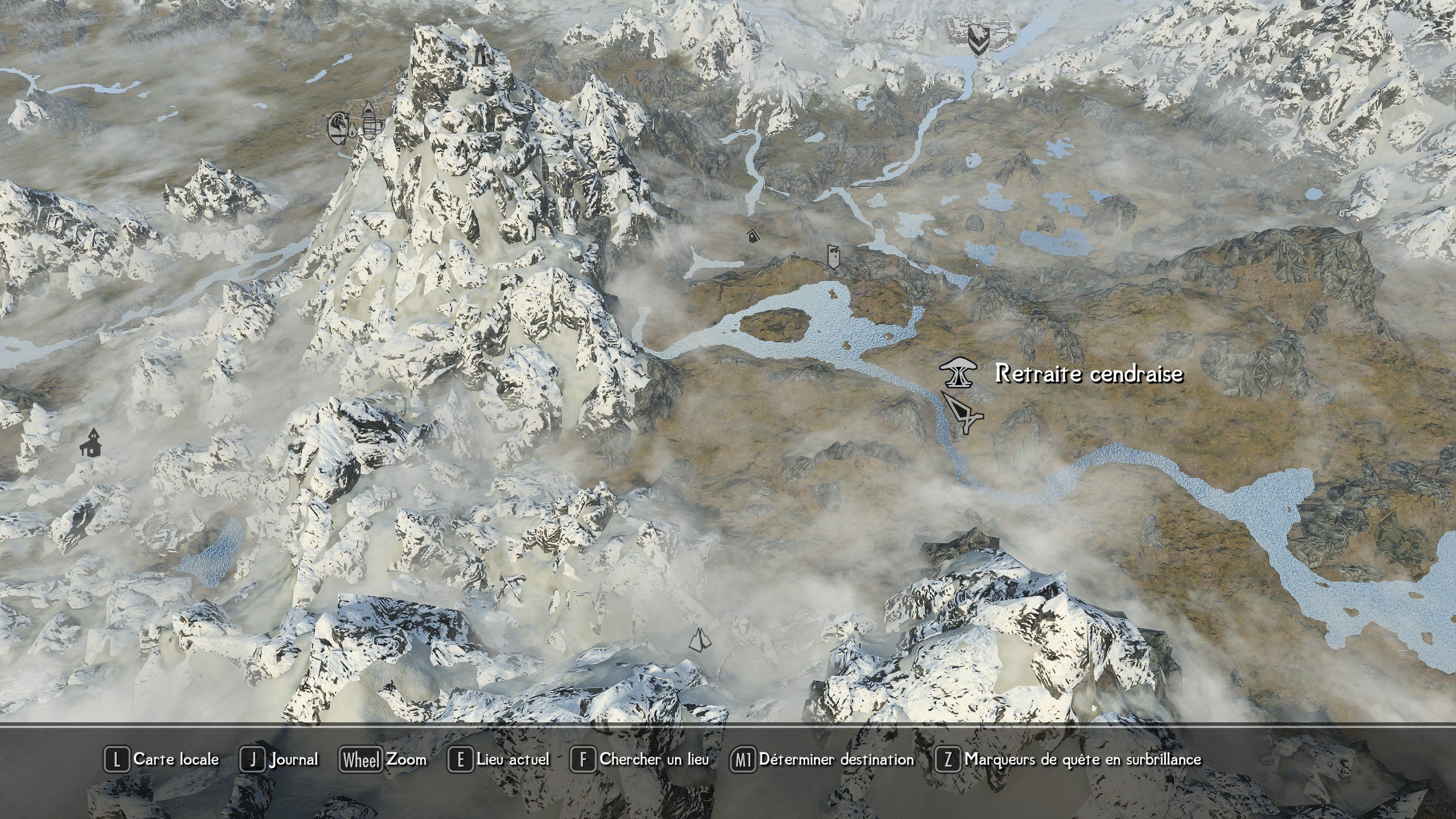Select the arch marker on the mountain peak
Viewport: 1456px width, 819px height.
point(481,55)
